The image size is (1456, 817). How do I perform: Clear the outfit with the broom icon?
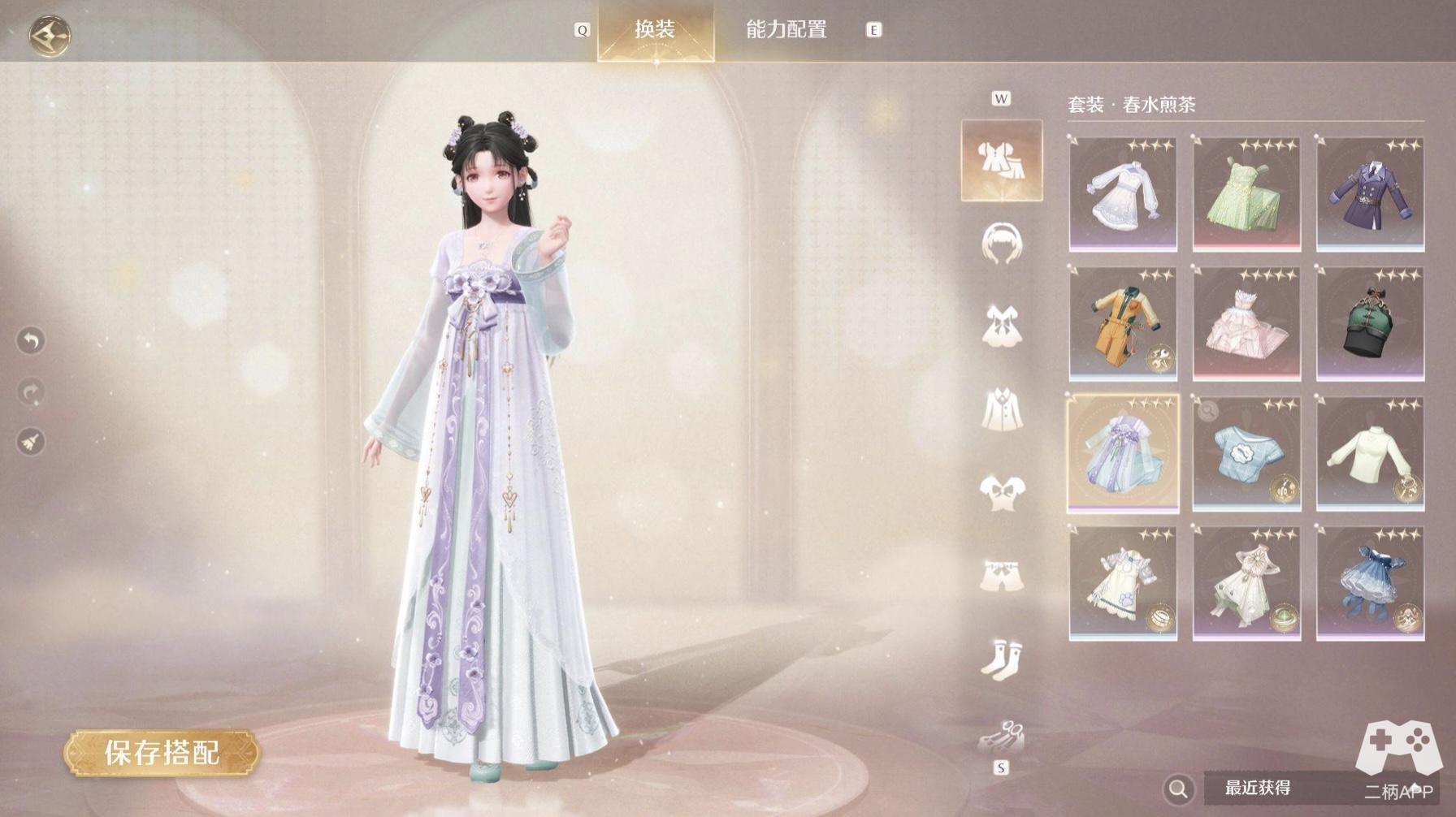click(x=31, y=443)
